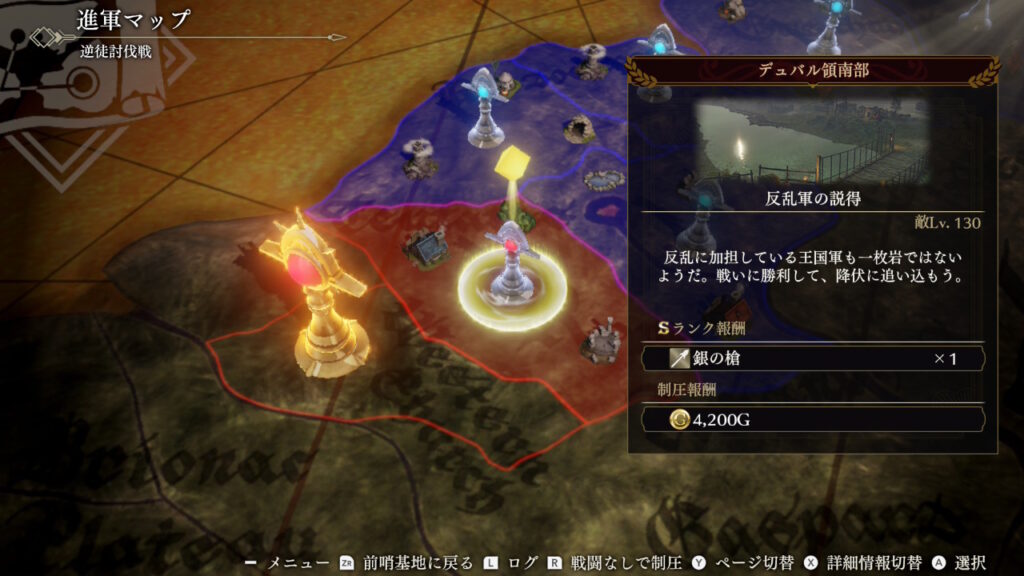1024x576 pixels.
Task: Click the 進軍マップ screen title
Action: [133, 21]
